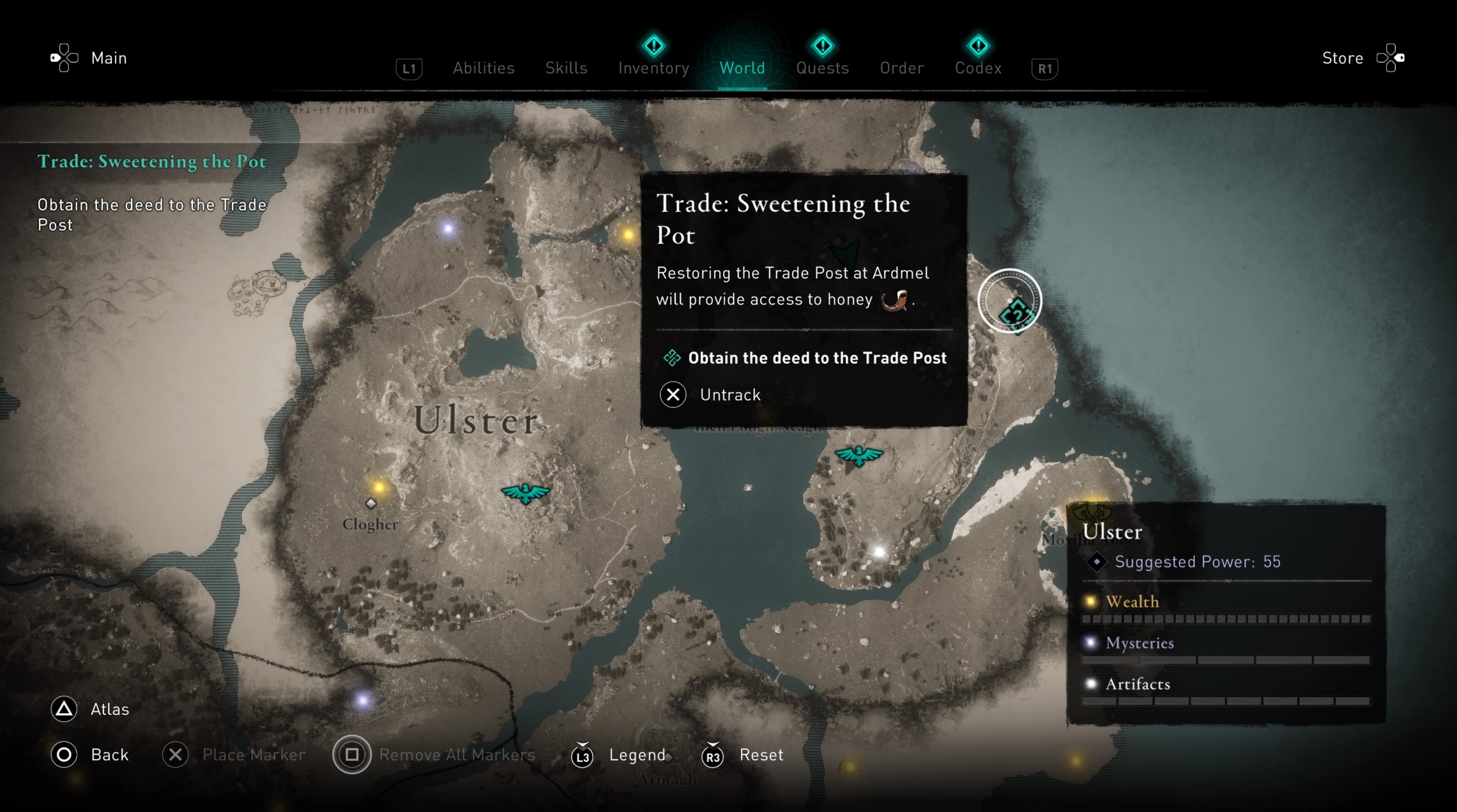Switch to the Skills tab
This screenshot has width=1457, height=812.
566,68
